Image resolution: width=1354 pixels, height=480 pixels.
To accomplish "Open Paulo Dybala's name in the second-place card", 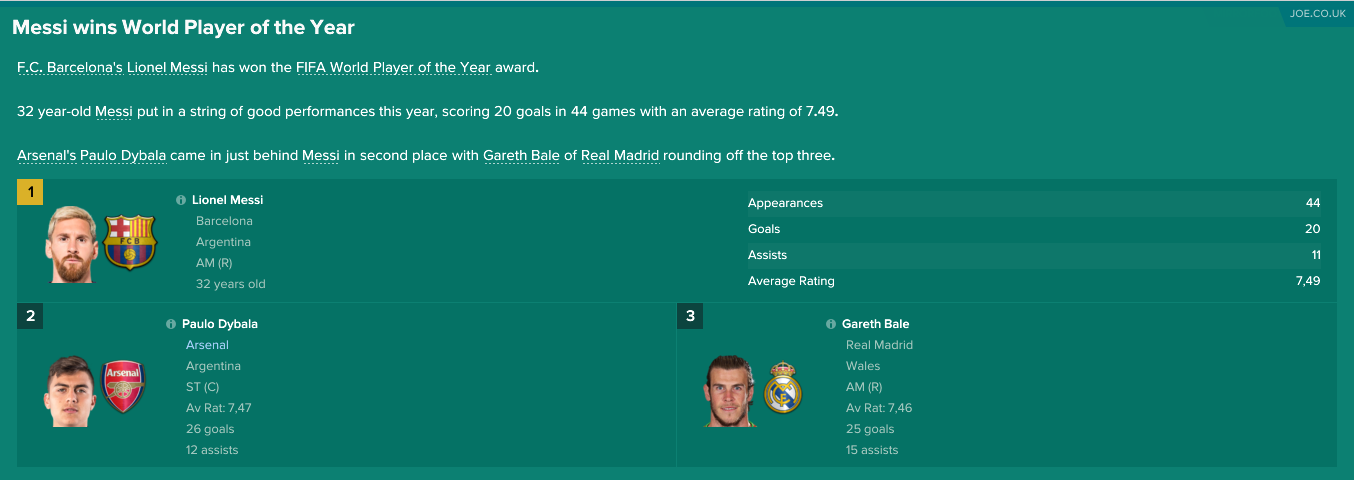I will pos(219,324).
